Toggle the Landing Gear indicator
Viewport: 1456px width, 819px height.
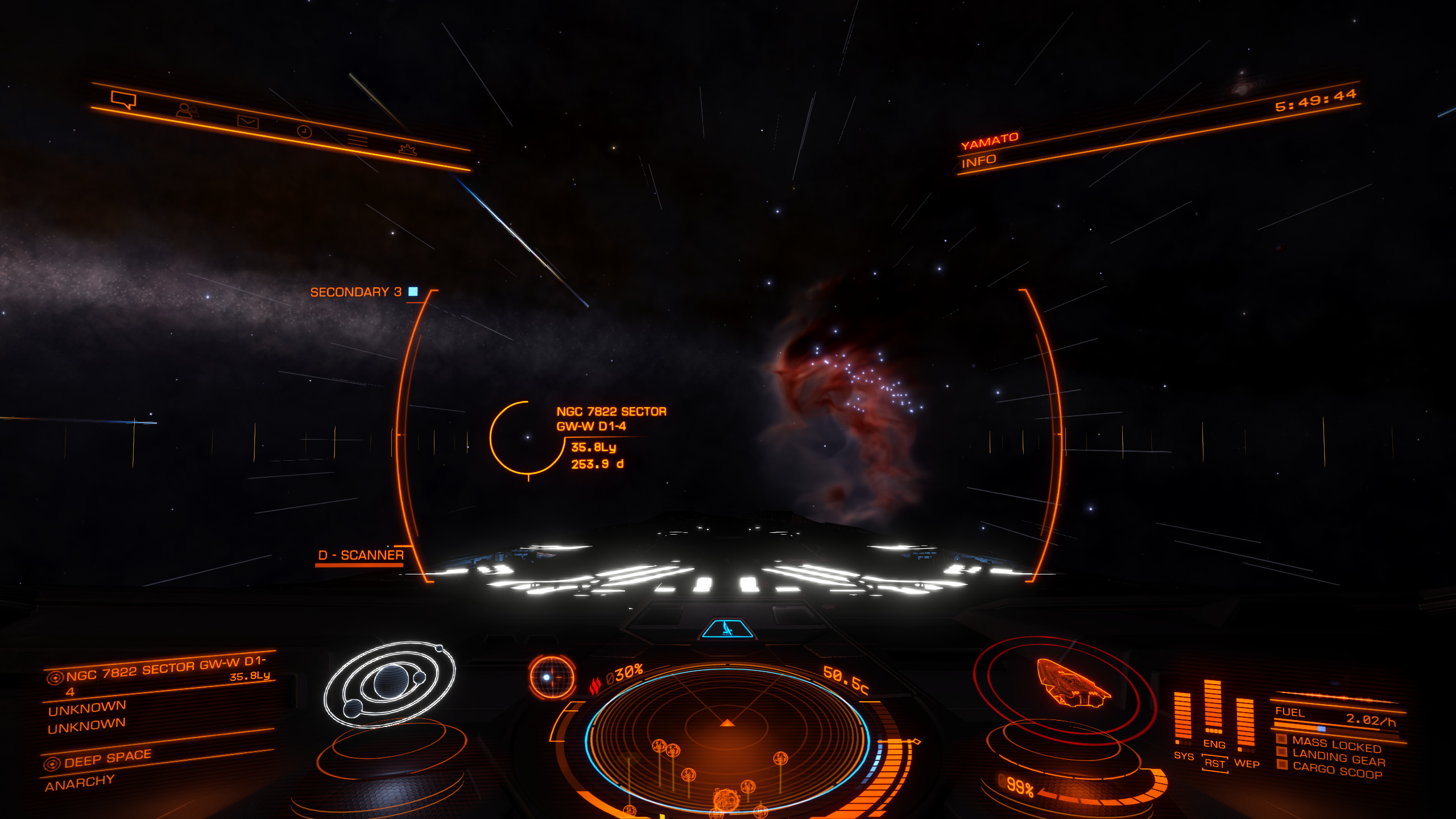click(1338, 758)
